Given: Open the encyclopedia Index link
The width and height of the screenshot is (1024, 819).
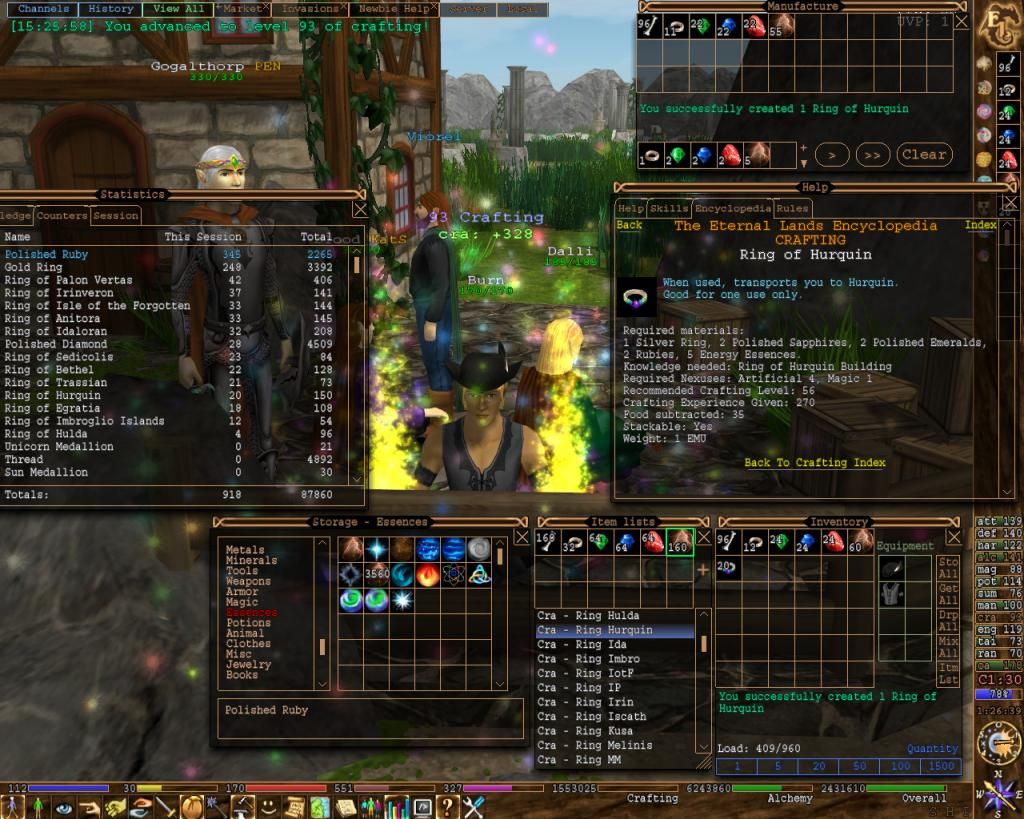Looking at the screenshot, I should click(x=980, y=226).
